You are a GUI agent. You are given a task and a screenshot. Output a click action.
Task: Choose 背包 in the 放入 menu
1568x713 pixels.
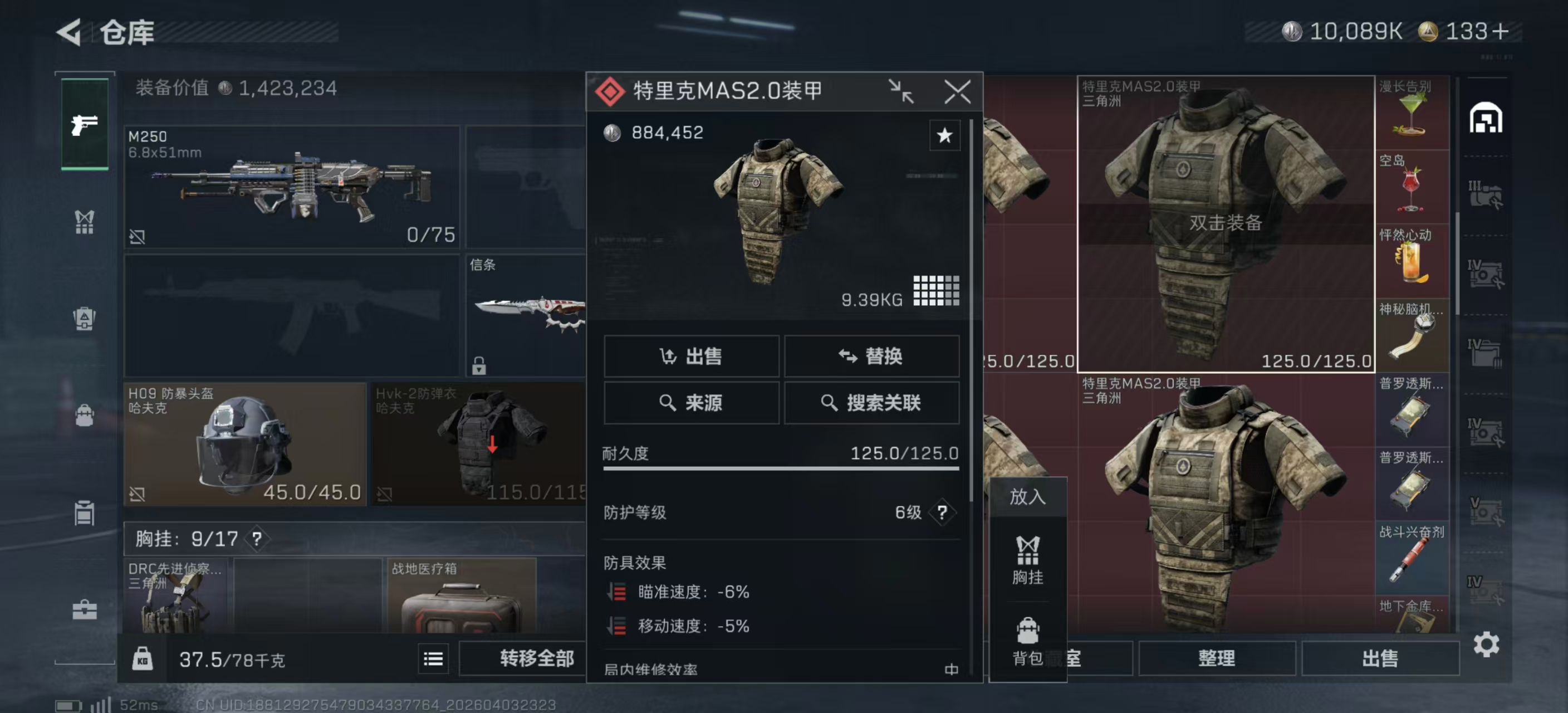1028,638
